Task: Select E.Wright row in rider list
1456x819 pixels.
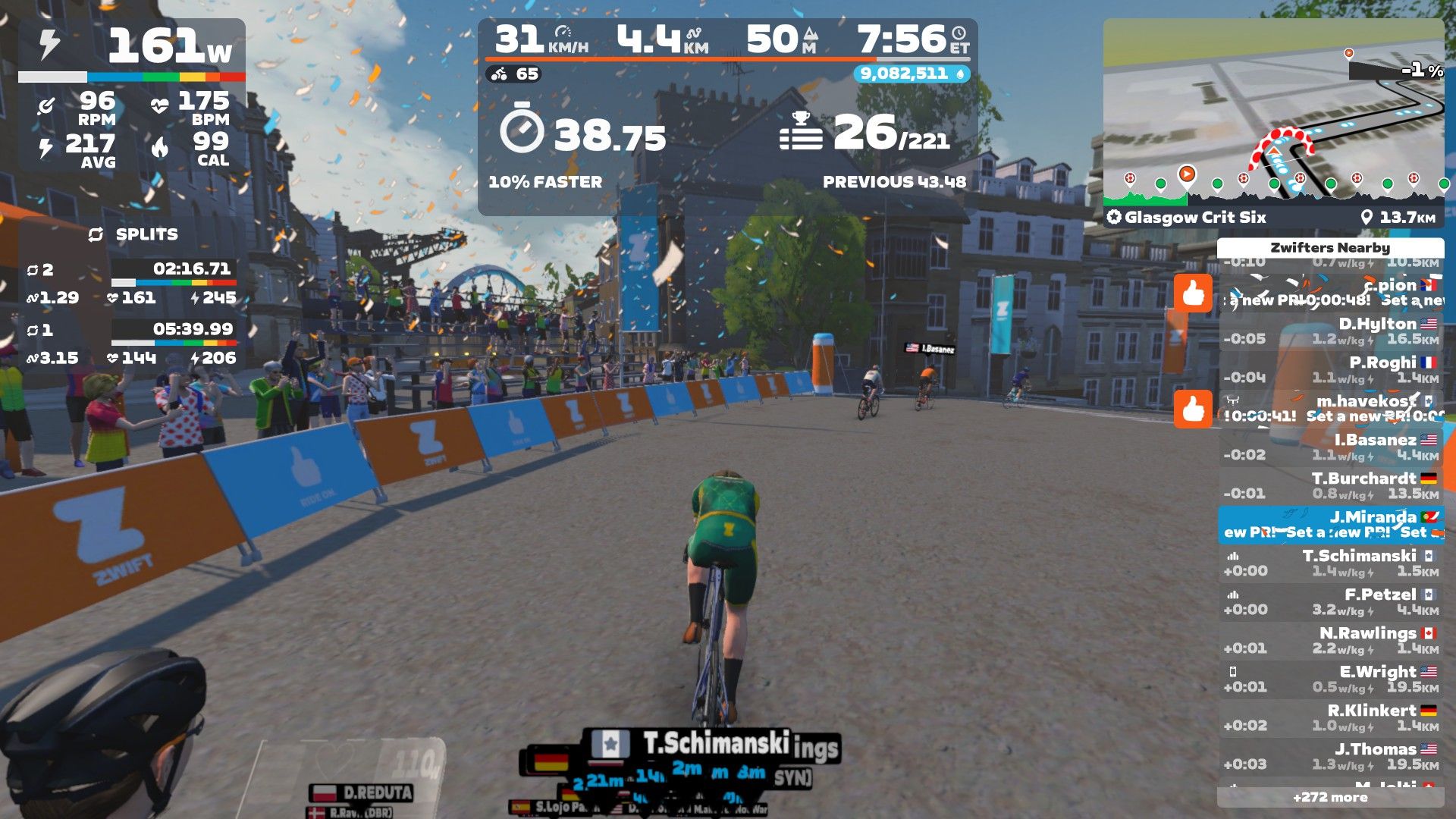Action: (1331, 679)
